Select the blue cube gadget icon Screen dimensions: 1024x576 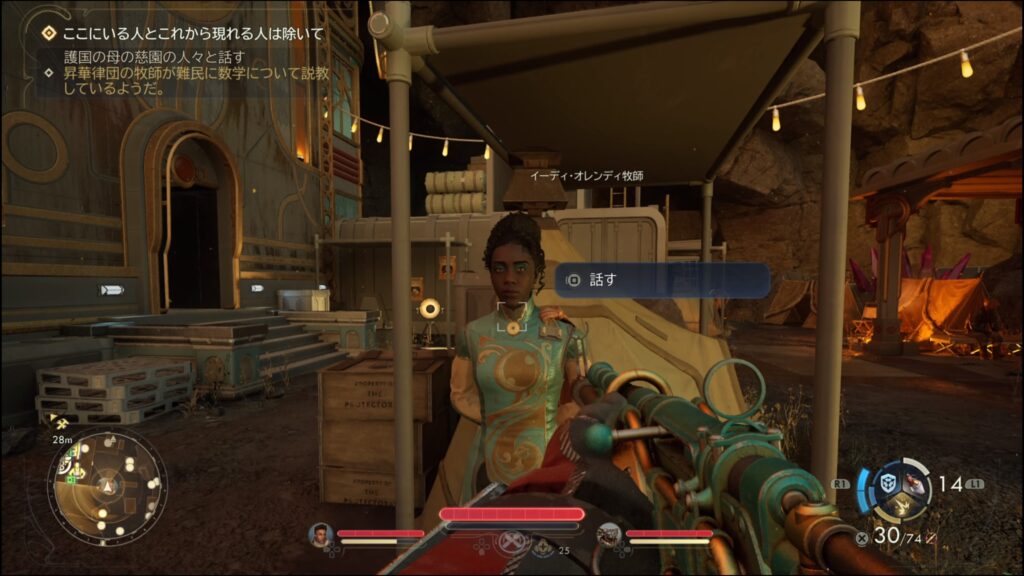887,483
